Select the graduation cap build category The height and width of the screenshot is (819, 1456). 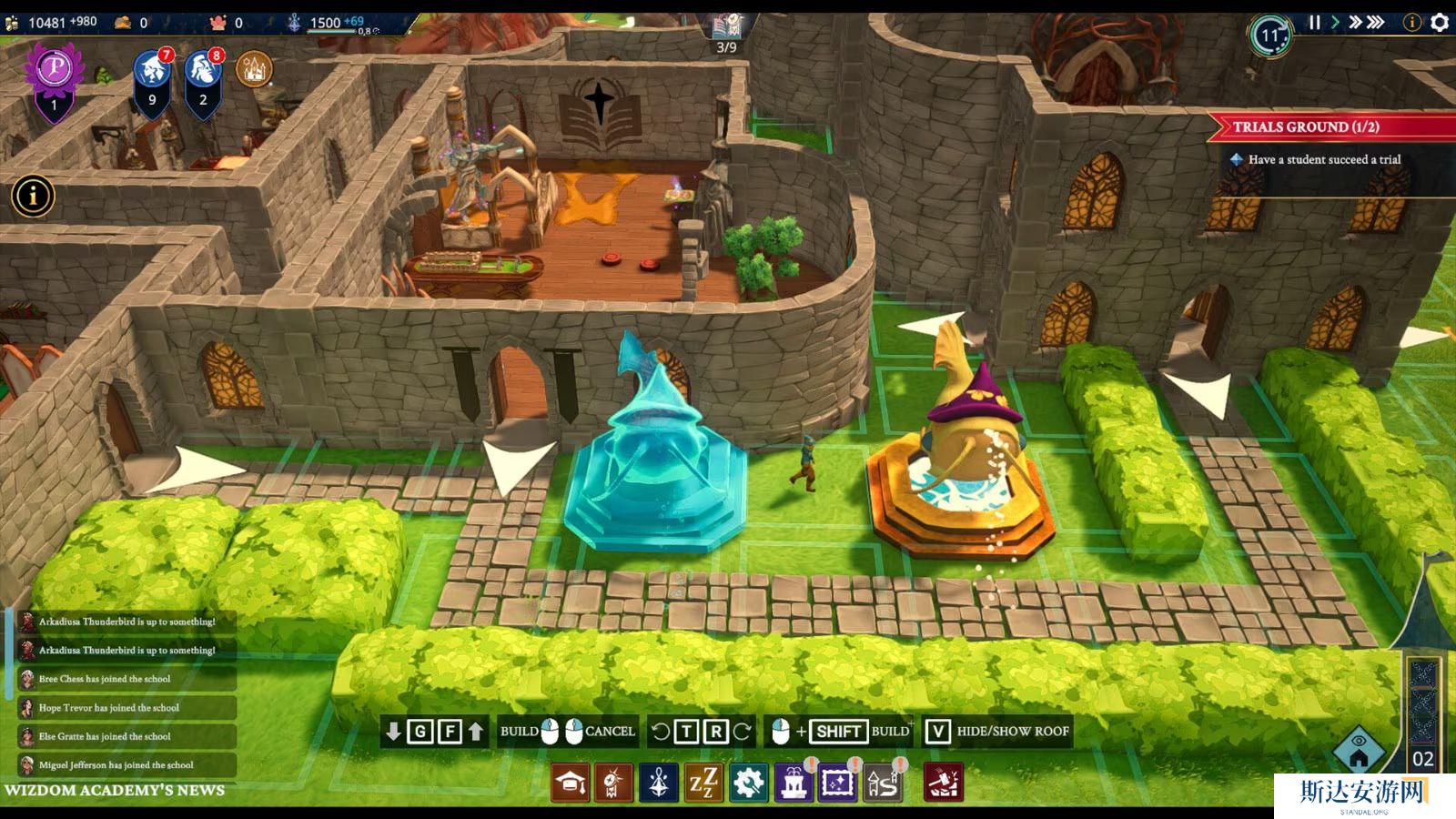click(x=571, y=783)
